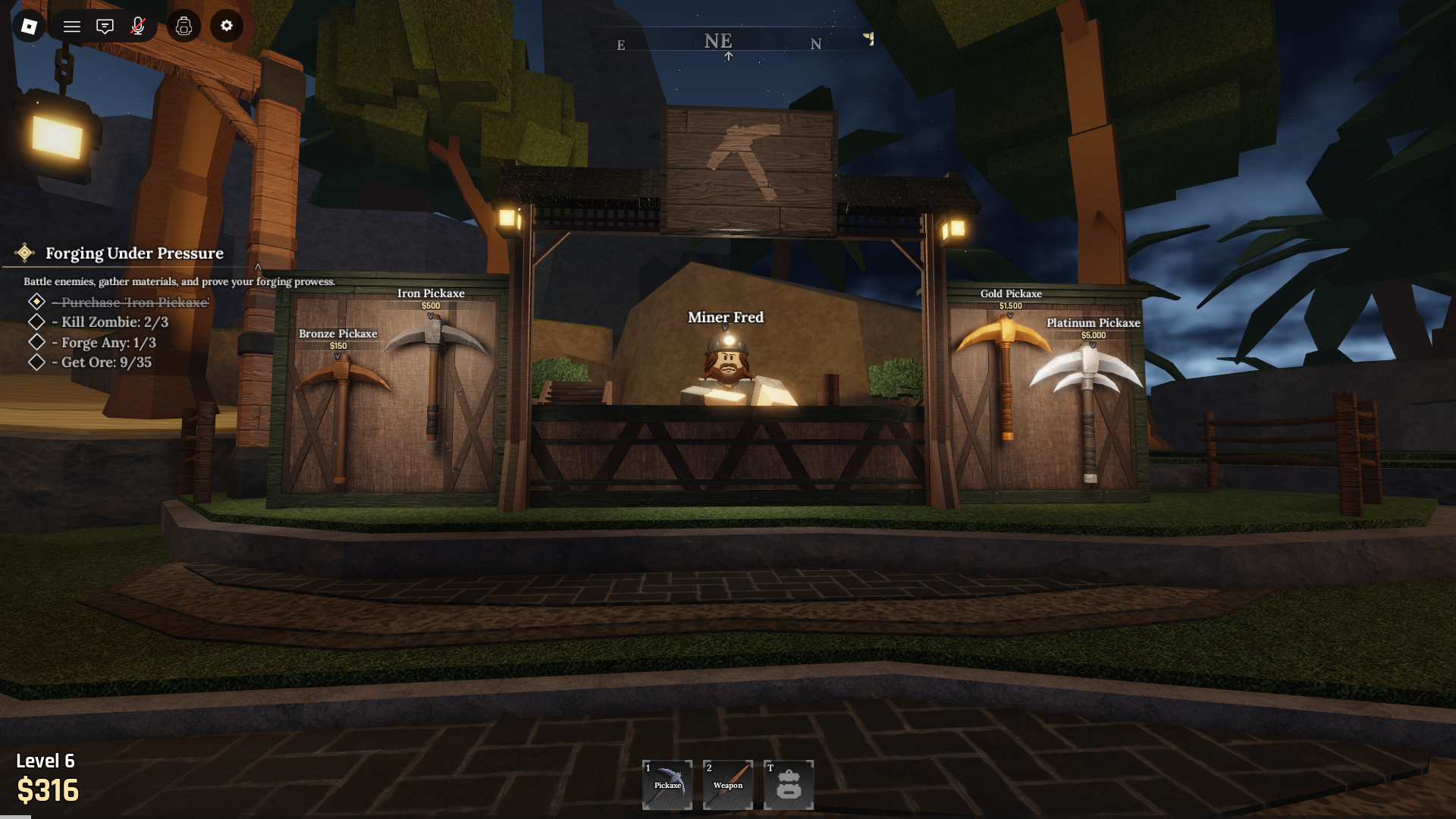
Task: Toggle the 'Kill Zombie: 2/3' quest objective diamond
Action: tap(36, 322)
